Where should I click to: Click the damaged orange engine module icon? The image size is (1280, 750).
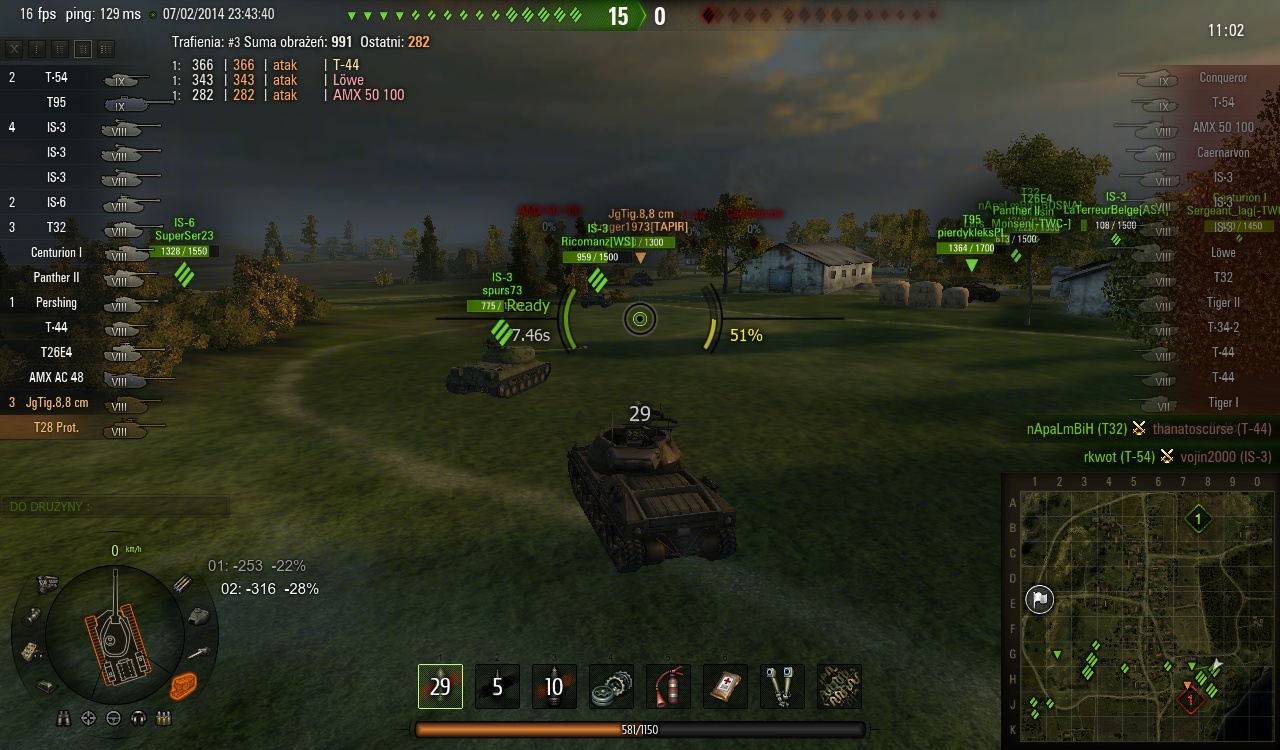(183, 685)
